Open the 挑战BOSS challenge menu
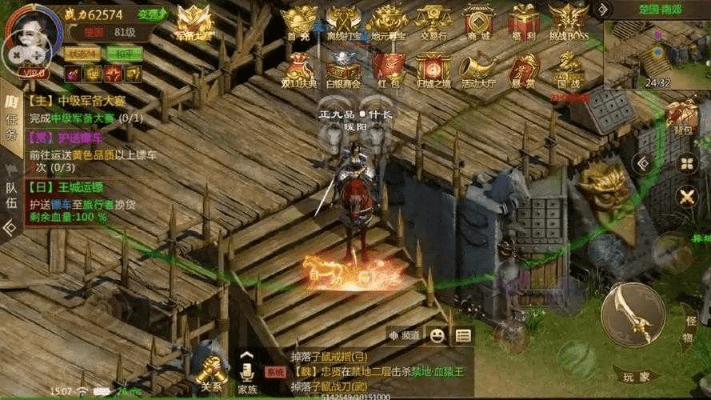The height and width of the screenshot is (400, 711). point(568,22)
